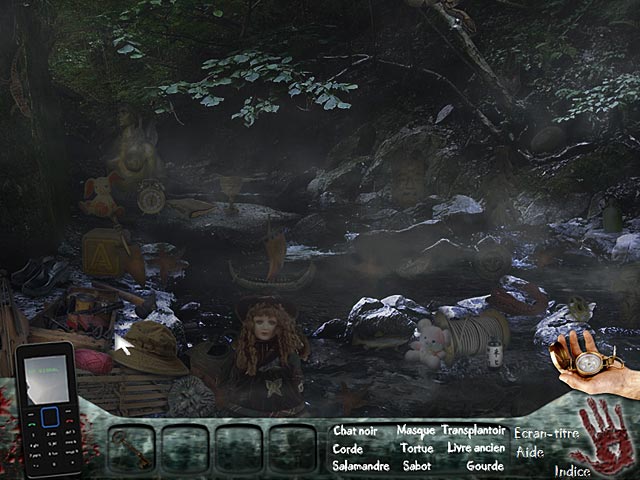640x480 pixels.
Task: Select the key in the inventory slot
Action: 131,447
